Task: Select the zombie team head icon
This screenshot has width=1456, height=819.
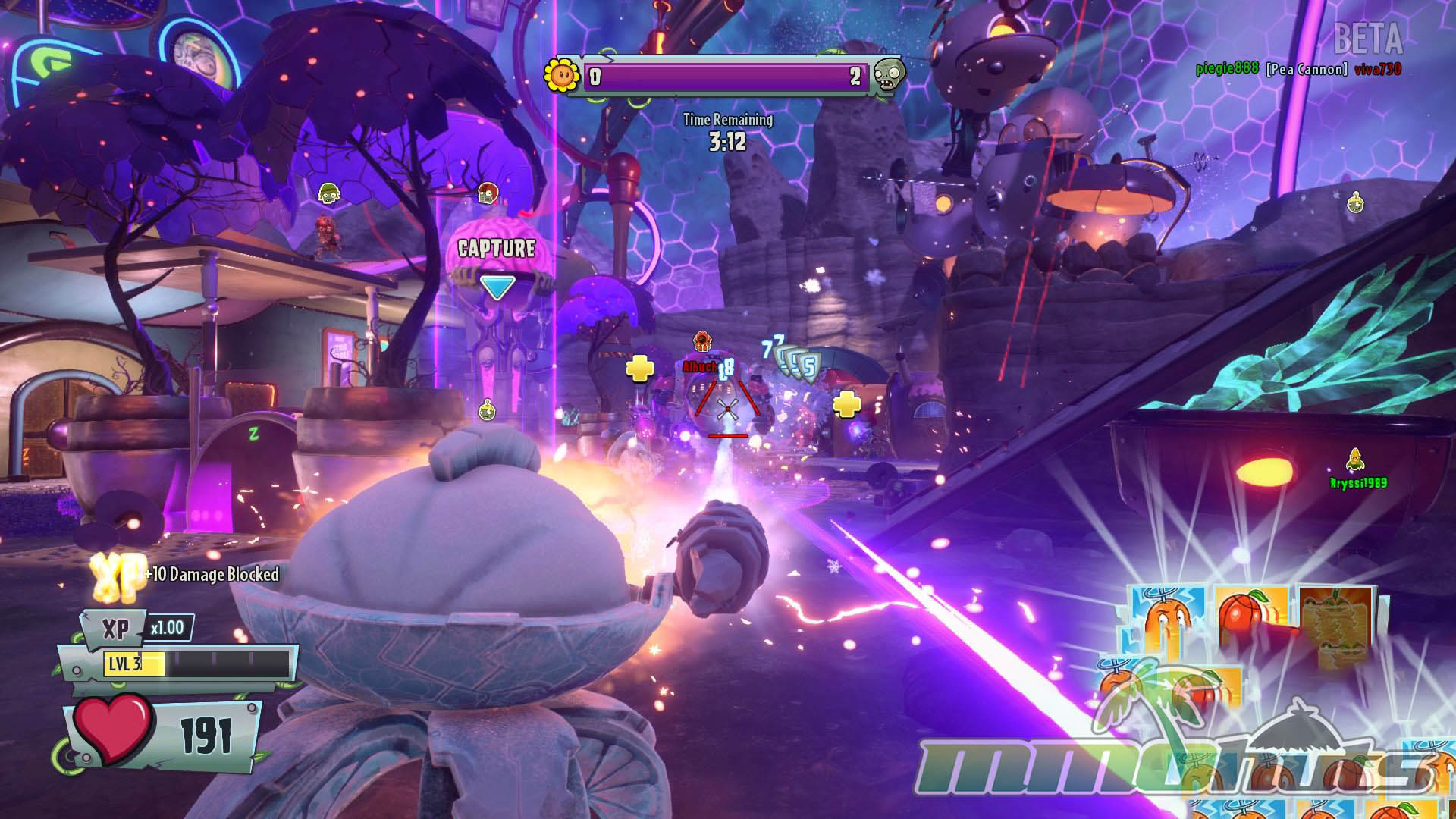Action: click(888, 75)
